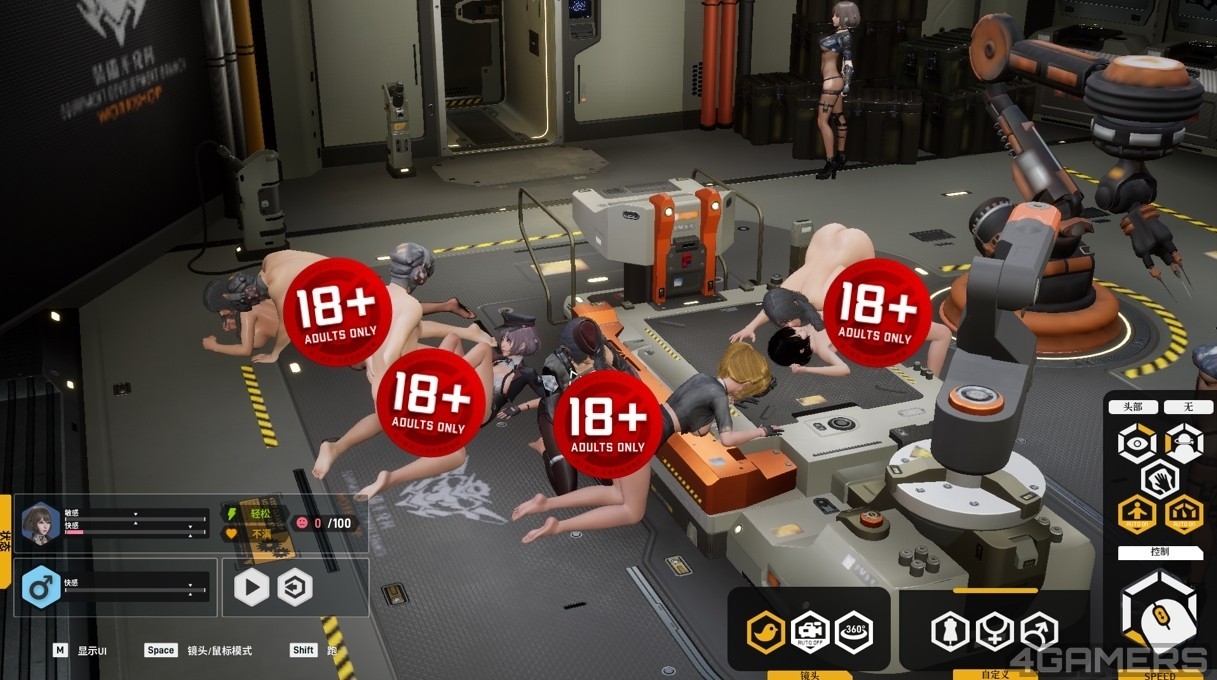Enable the 360° camera view

point(854,632)
